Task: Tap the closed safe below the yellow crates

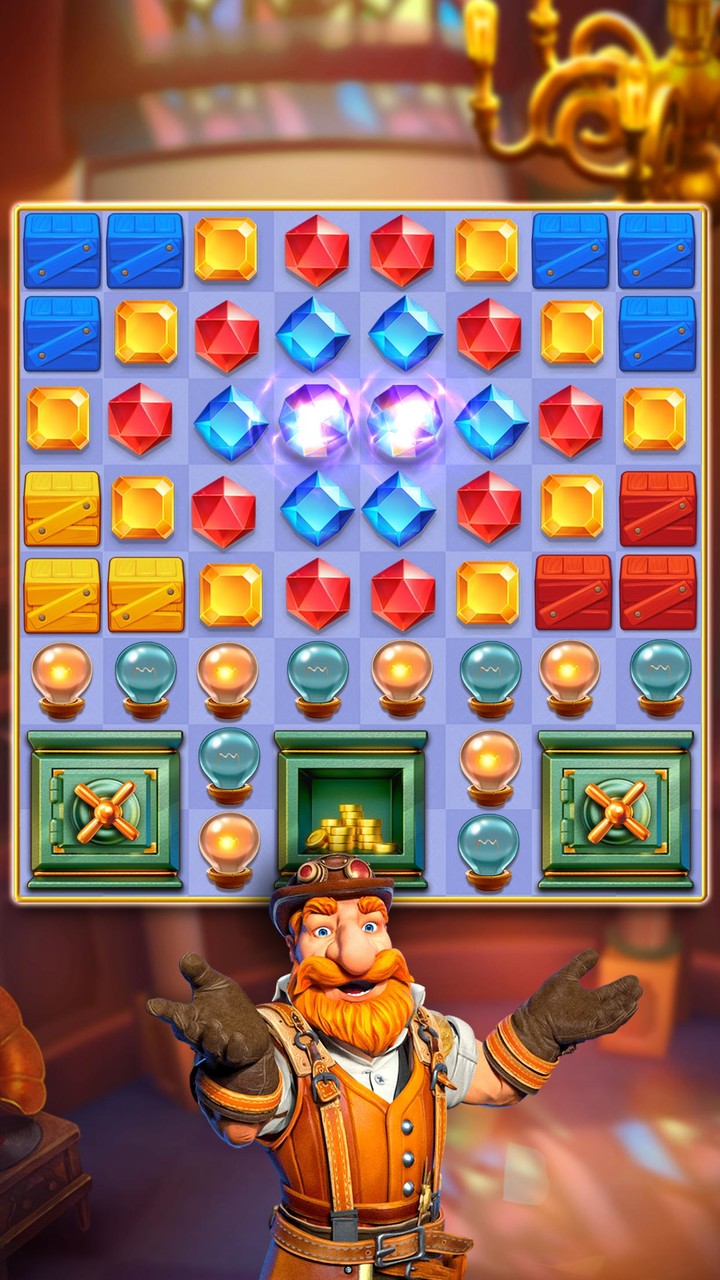Action: [x=105, y=810]
